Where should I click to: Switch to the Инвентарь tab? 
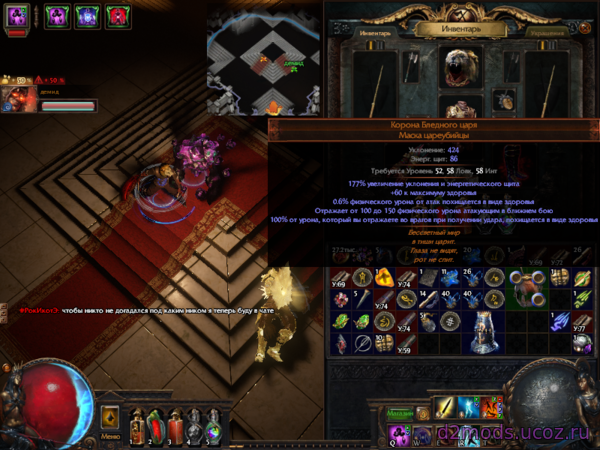tap(375, 32)
